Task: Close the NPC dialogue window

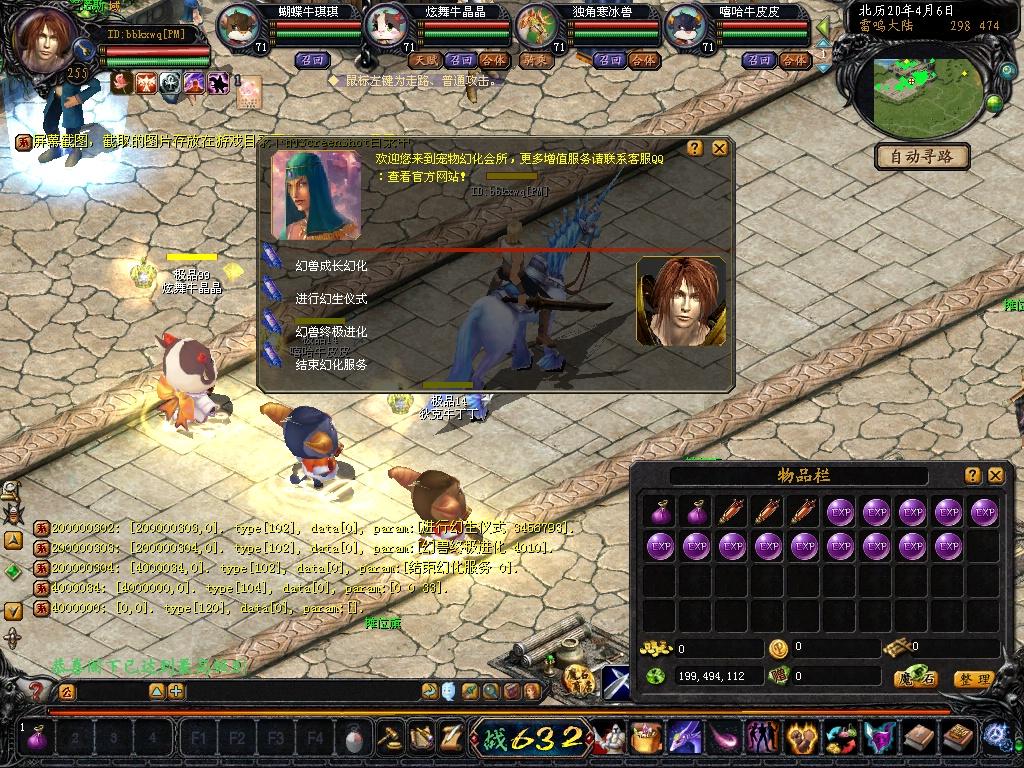Action: (x=719, y=148)
